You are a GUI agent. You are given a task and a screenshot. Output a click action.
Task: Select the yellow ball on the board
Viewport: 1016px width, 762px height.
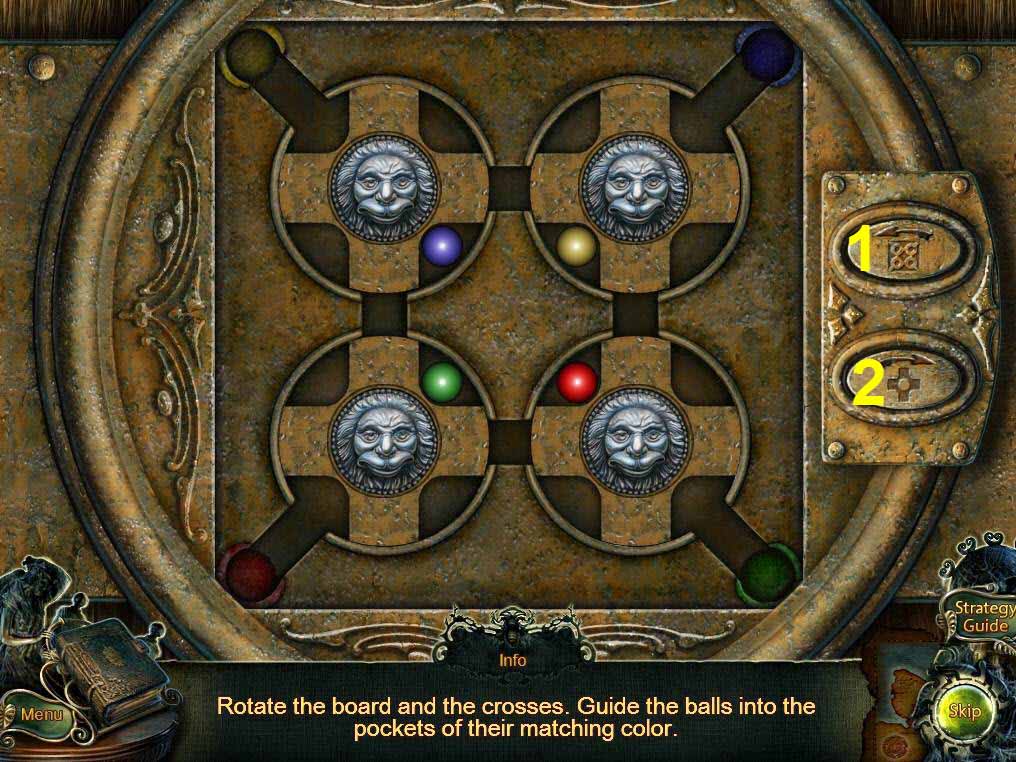[576, 246]
